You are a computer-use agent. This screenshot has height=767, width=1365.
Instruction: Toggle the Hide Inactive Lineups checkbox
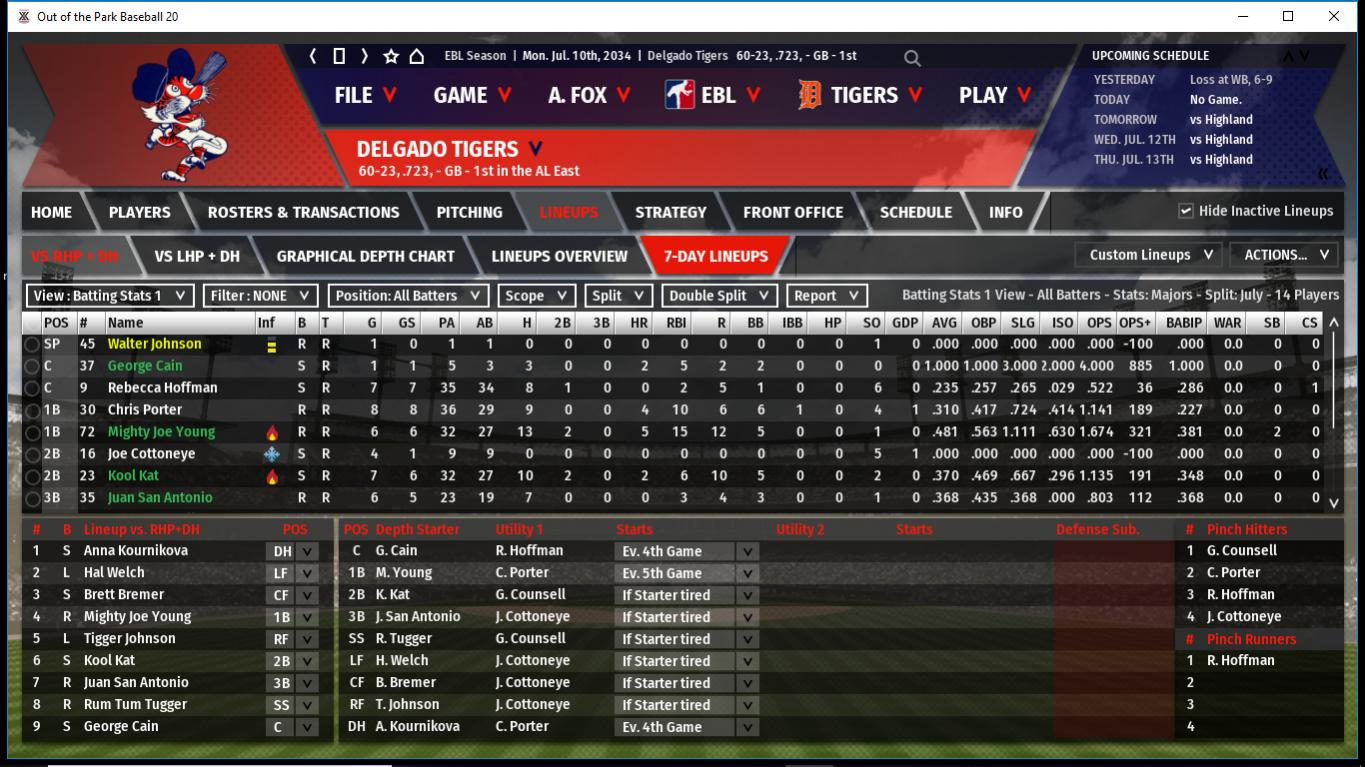click(1186, 211)
